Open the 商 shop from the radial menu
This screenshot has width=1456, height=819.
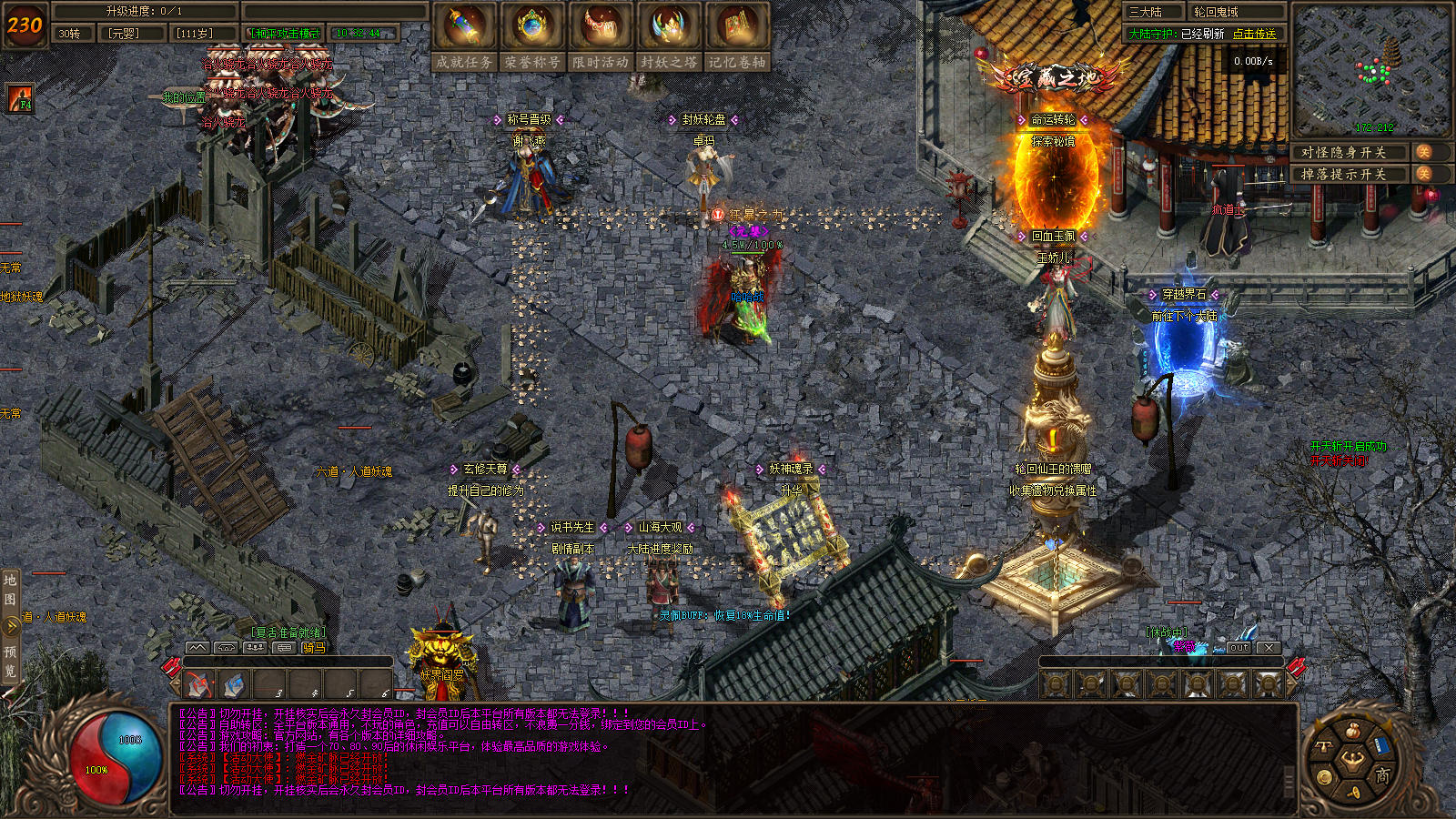[x=1382, y=774]
